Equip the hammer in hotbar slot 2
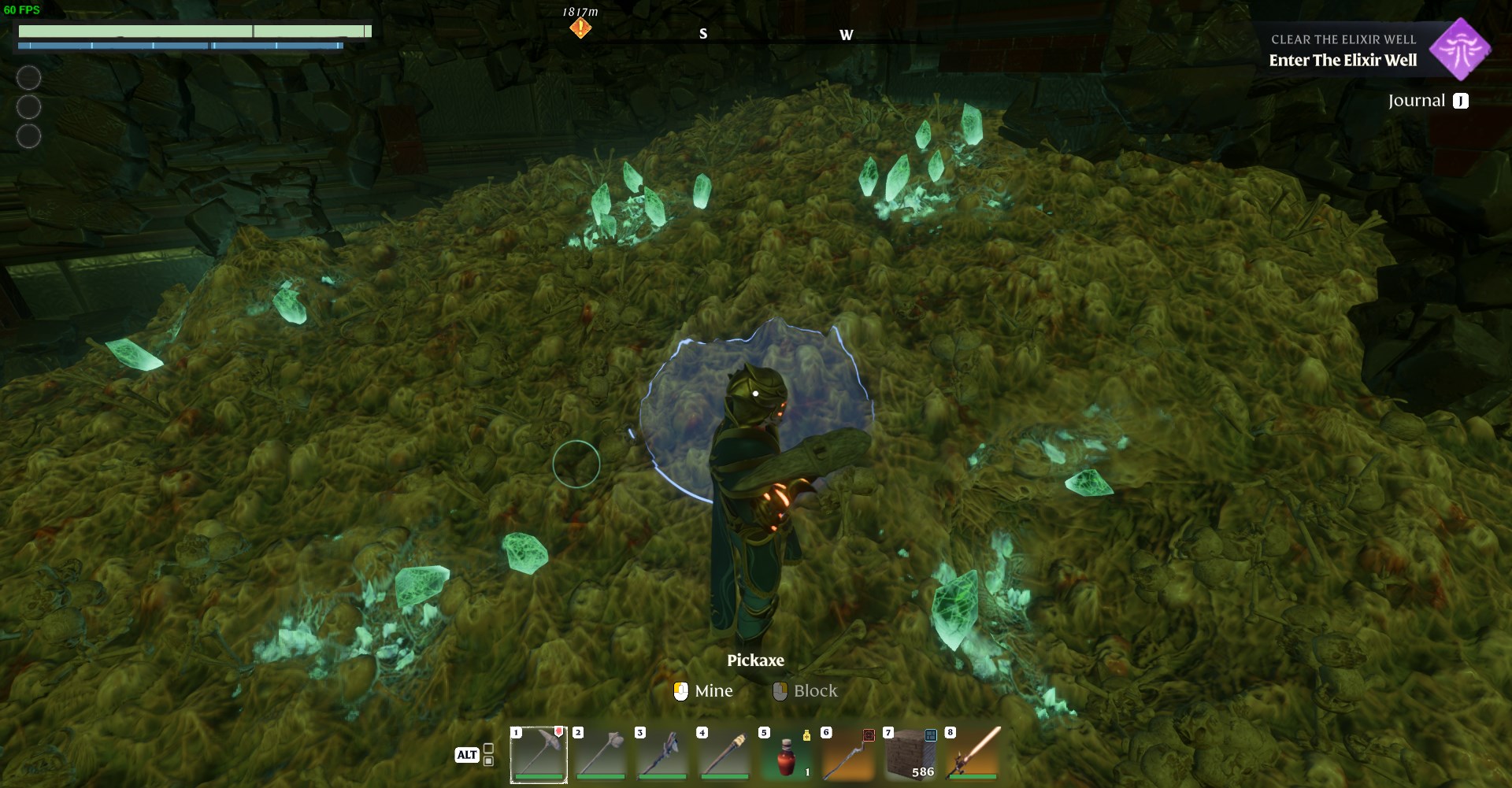Screen dimensions: 1512x788 (x=601, y=754)
